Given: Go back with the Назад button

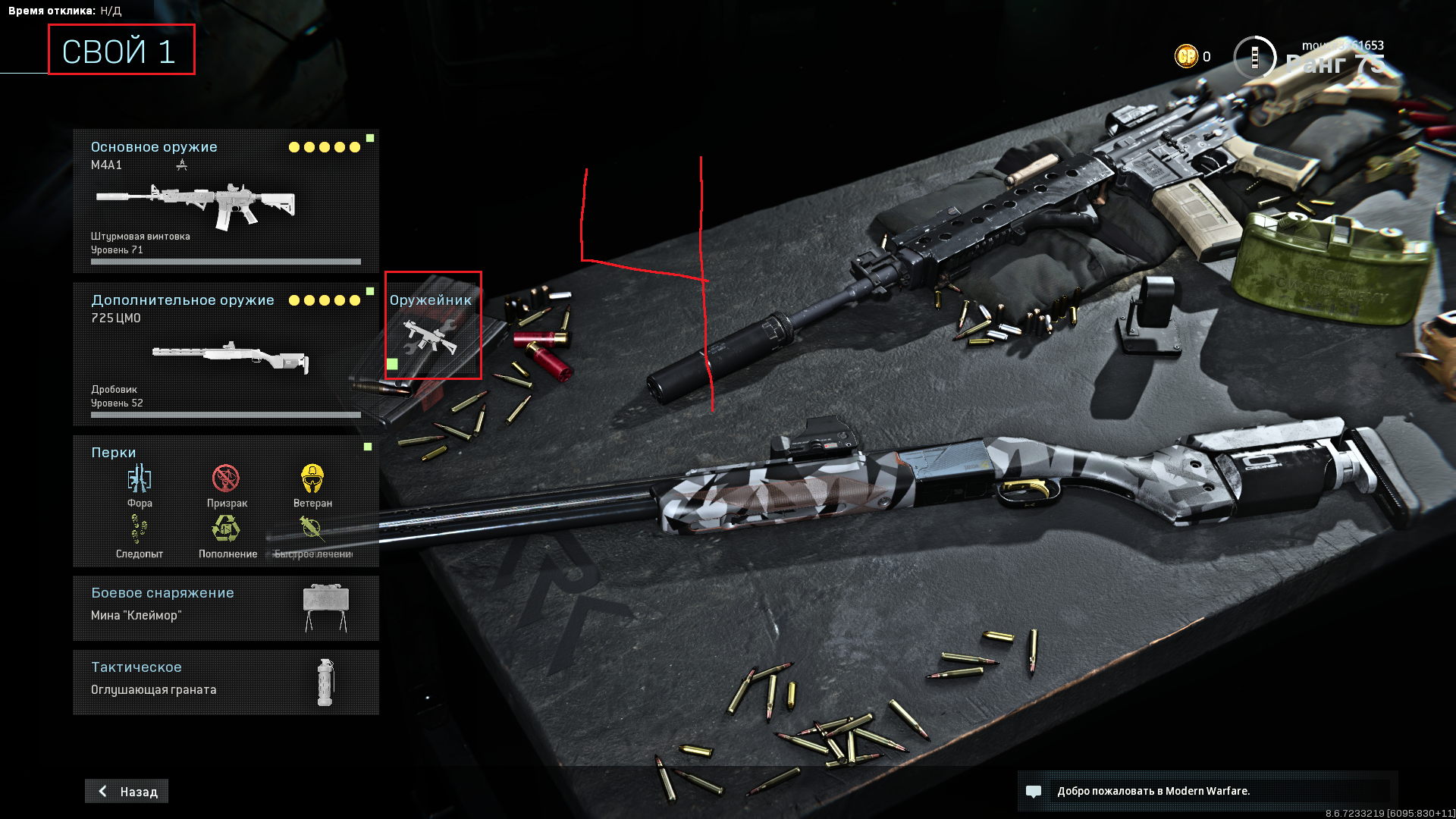Looking at the screenshot, I should [x=127, y=791].
